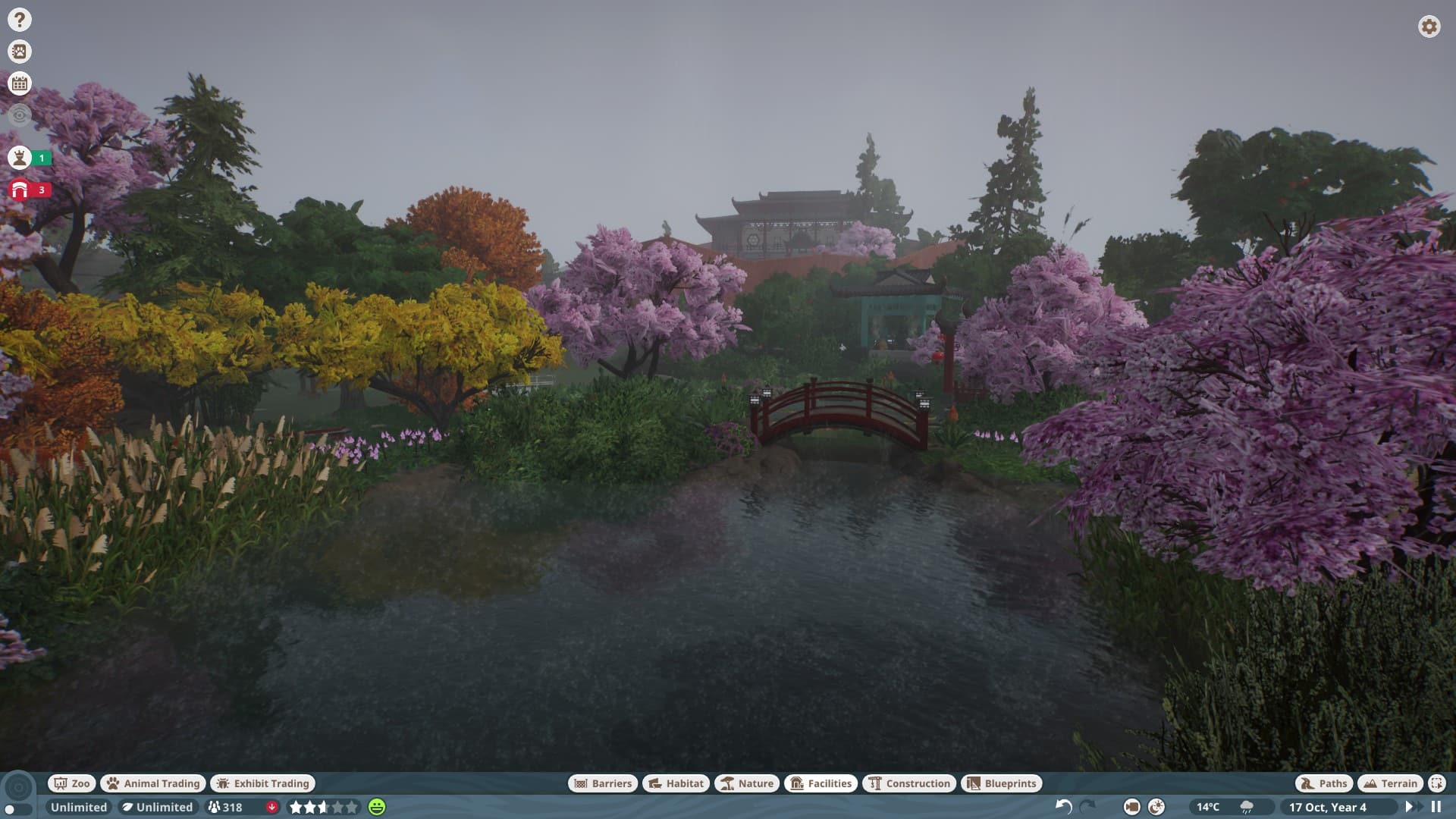
Task: Select the Barriers build tool
Action: tap(603, 783)
